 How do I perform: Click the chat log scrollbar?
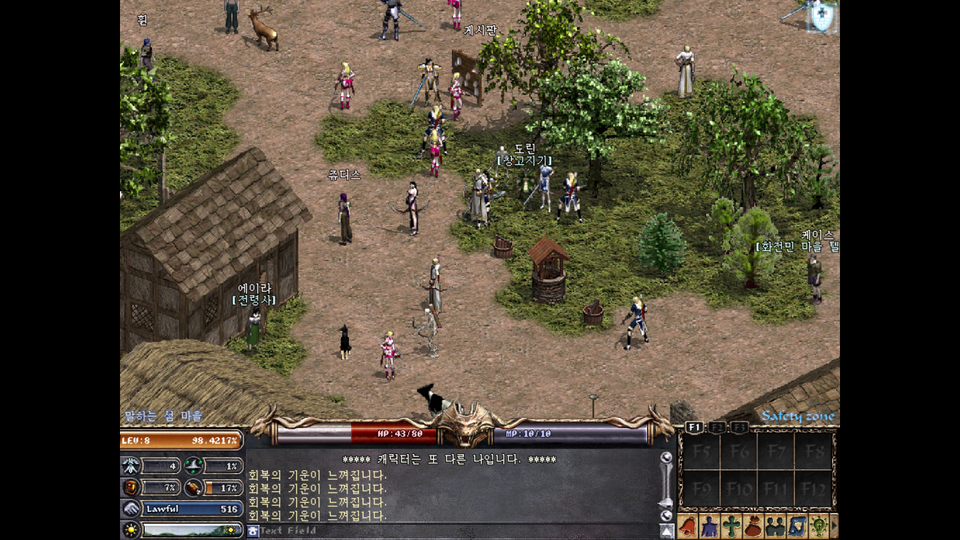point(666,485)
